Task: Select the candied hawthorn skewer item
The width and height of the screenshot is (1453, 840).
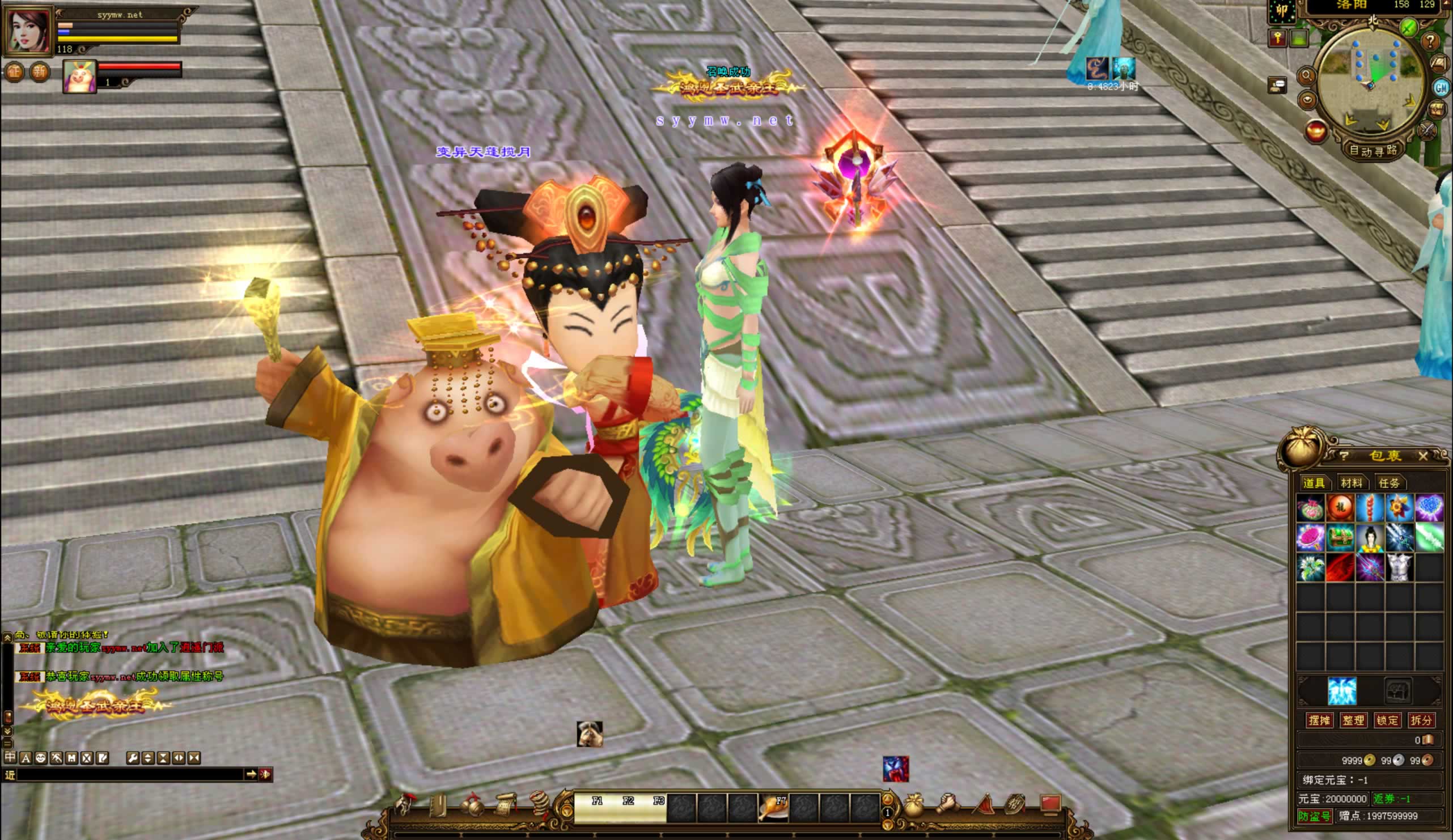Action: (x=1370, y=508)
